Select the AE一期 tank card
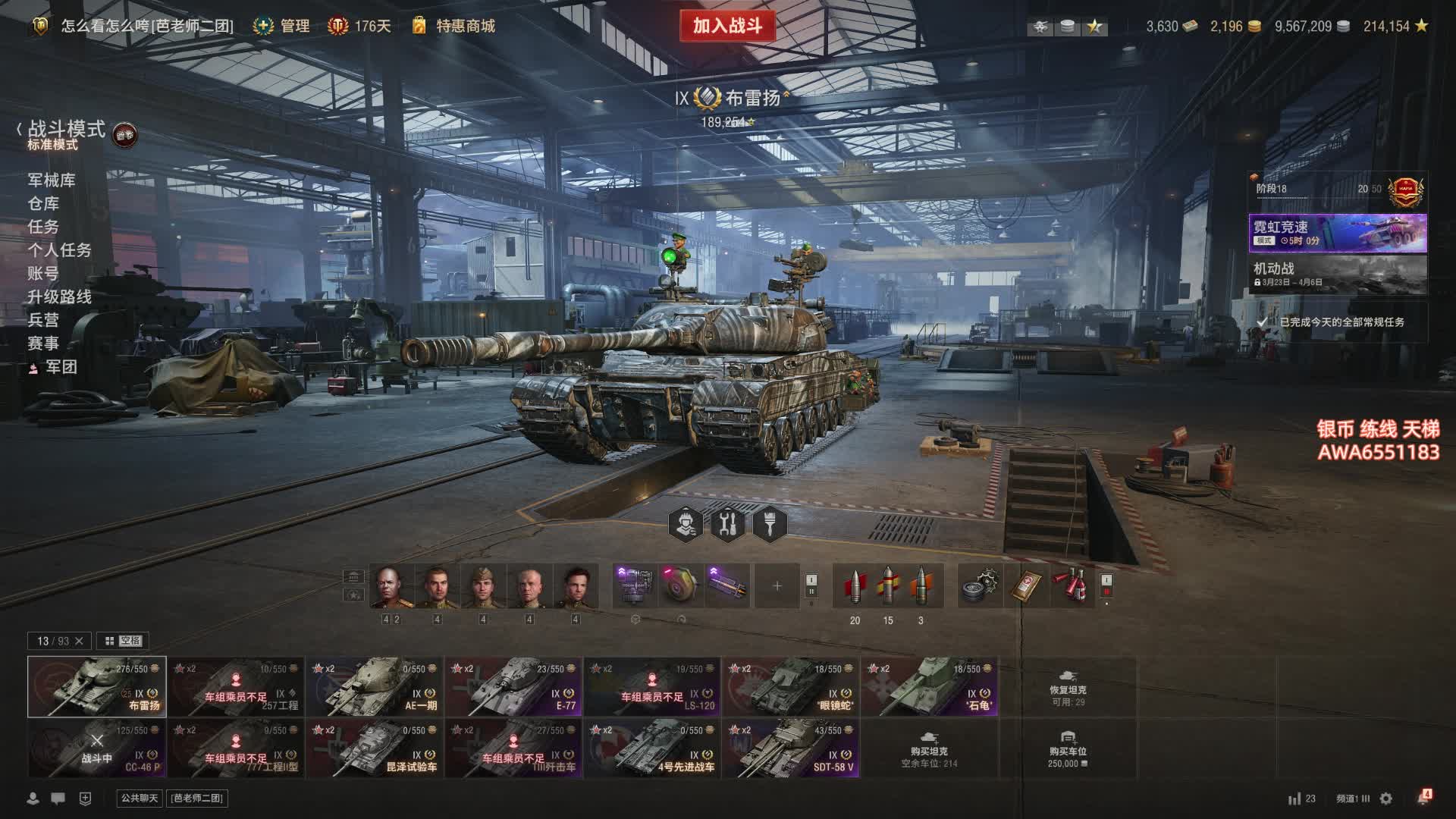The image size is (1456, 819). 375,686
